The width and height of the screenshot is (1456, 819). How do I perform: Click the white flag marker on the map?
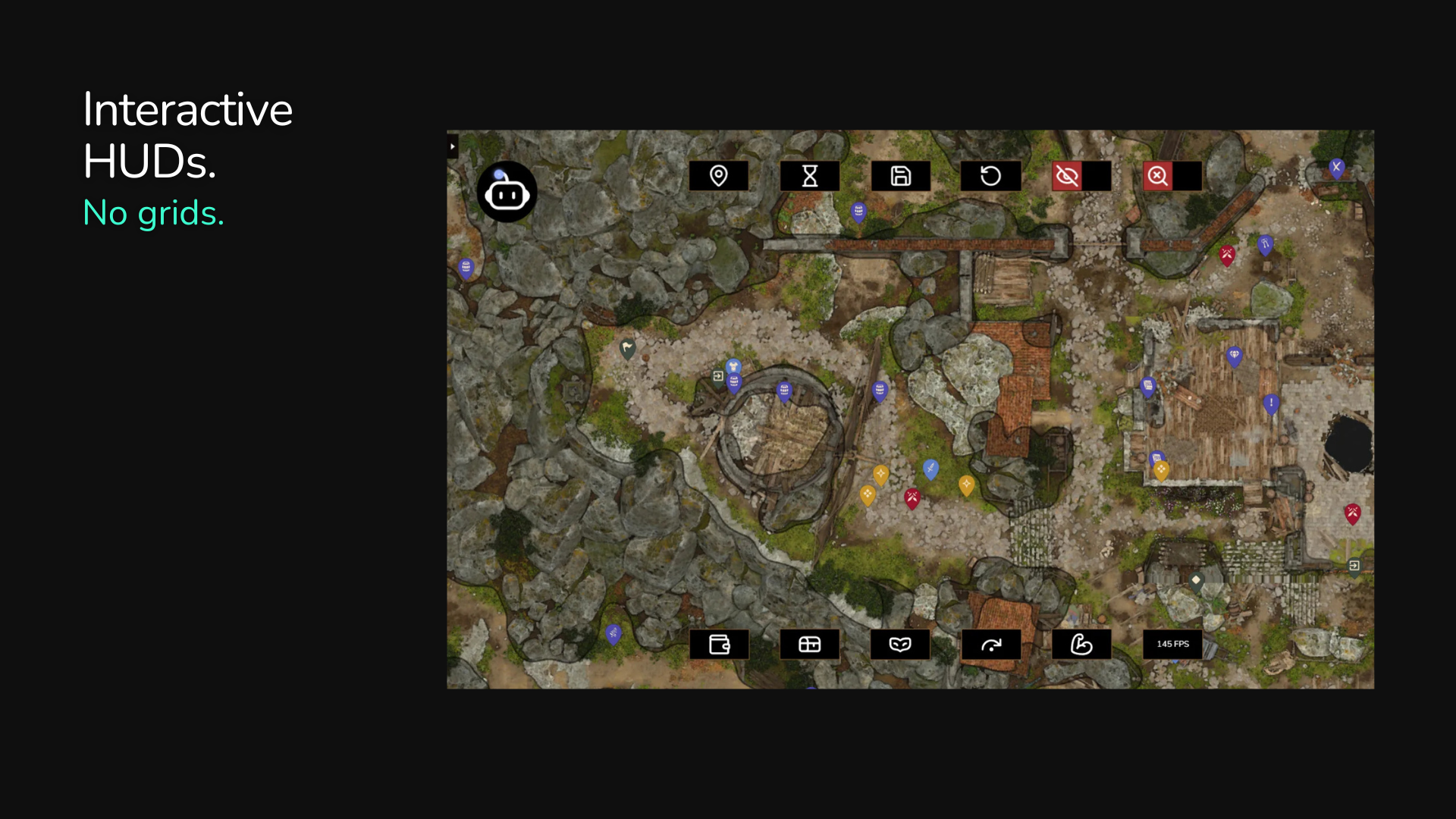pyautogui.click(x=627, y=347)
